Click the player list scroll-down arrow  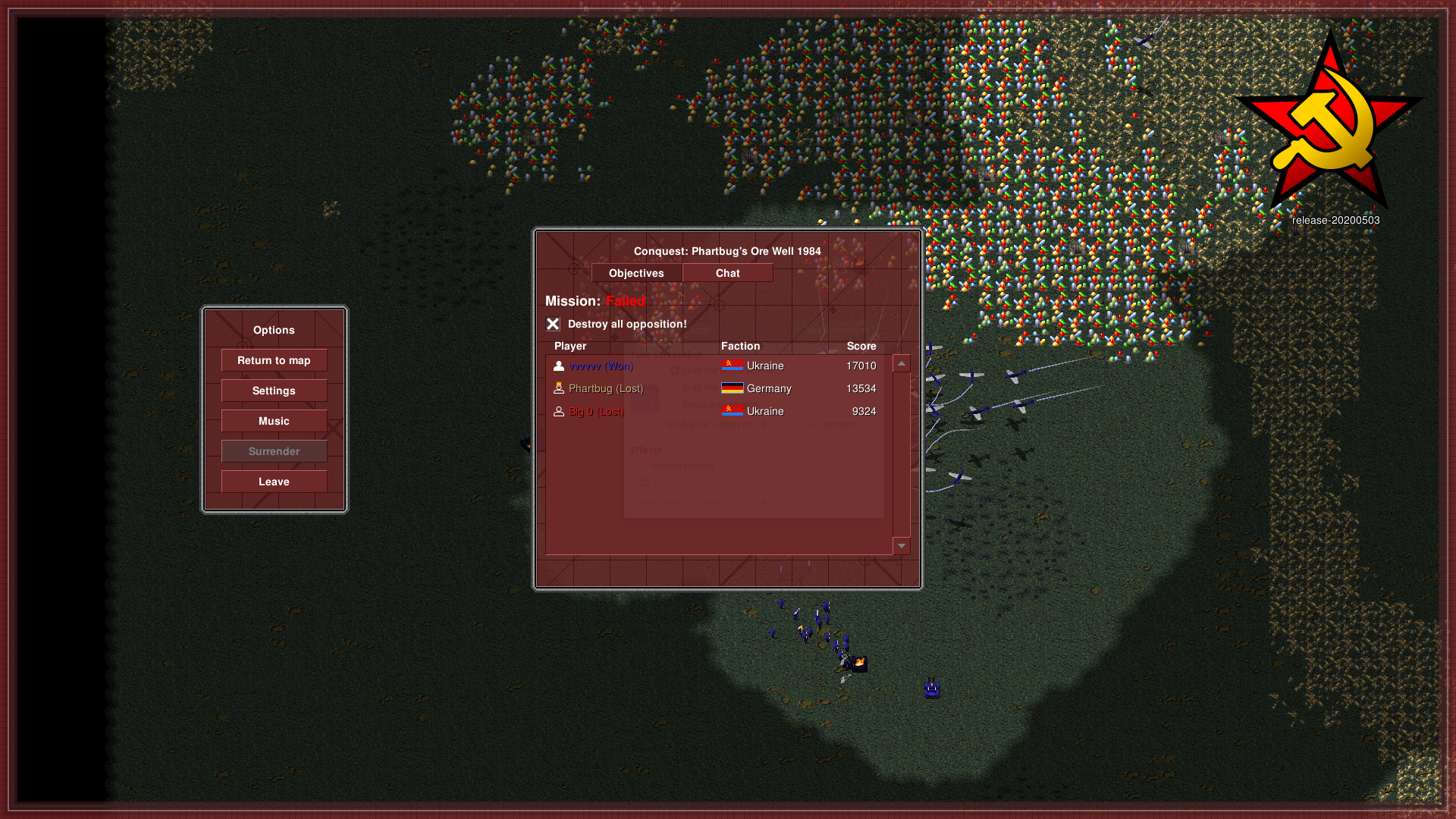tap(902, 546)
